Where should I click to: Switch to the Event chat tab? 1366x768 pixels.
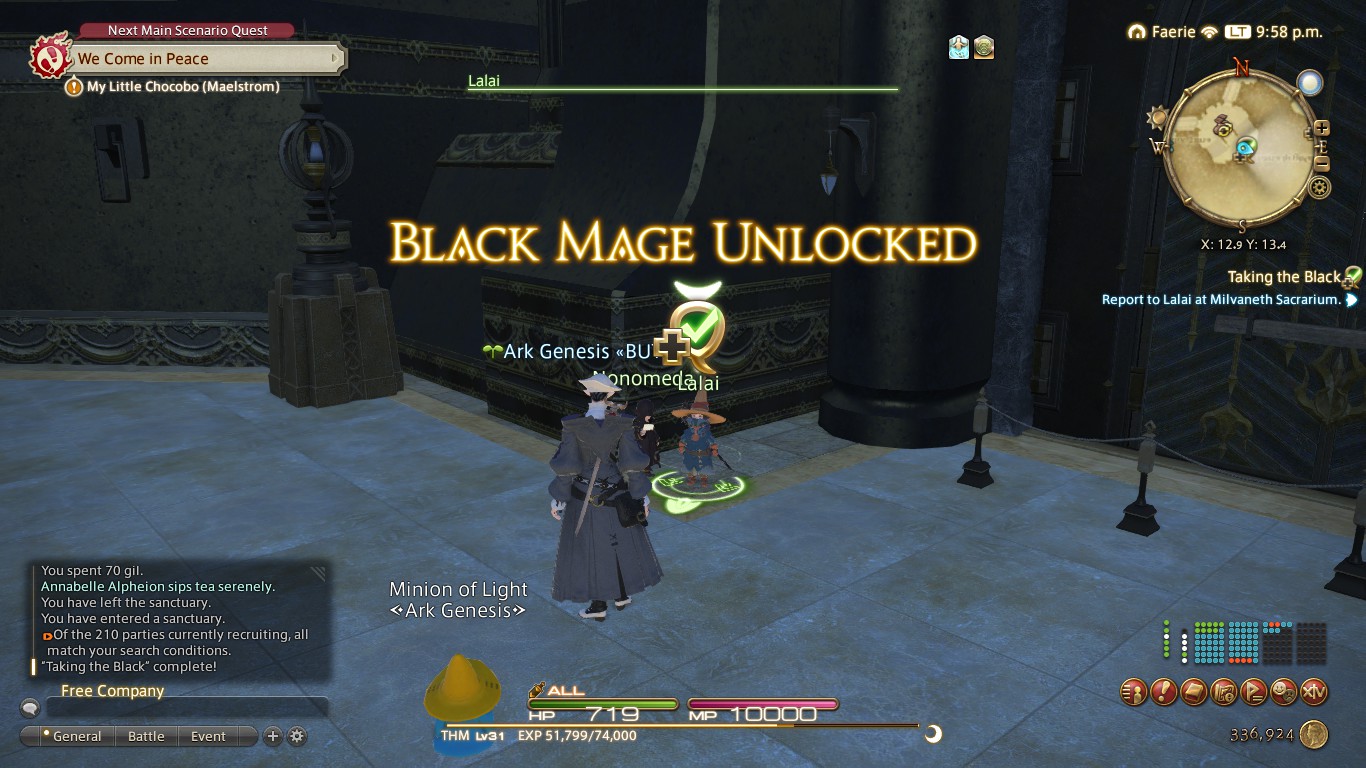coord(208,736)
